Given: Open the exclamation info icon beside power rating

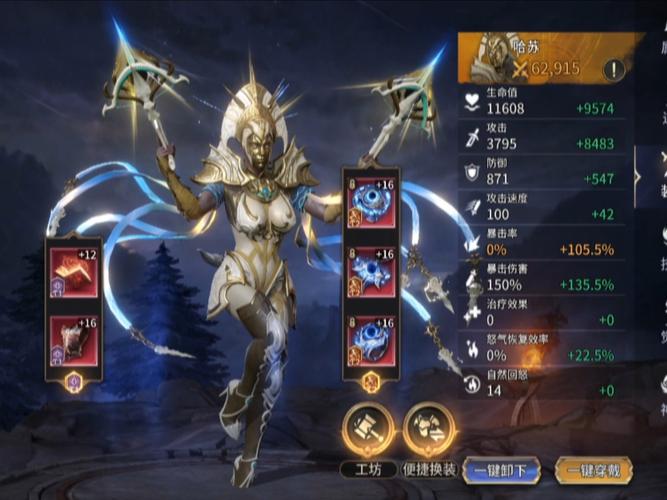Looking at the screenshot, I should 614,69.
